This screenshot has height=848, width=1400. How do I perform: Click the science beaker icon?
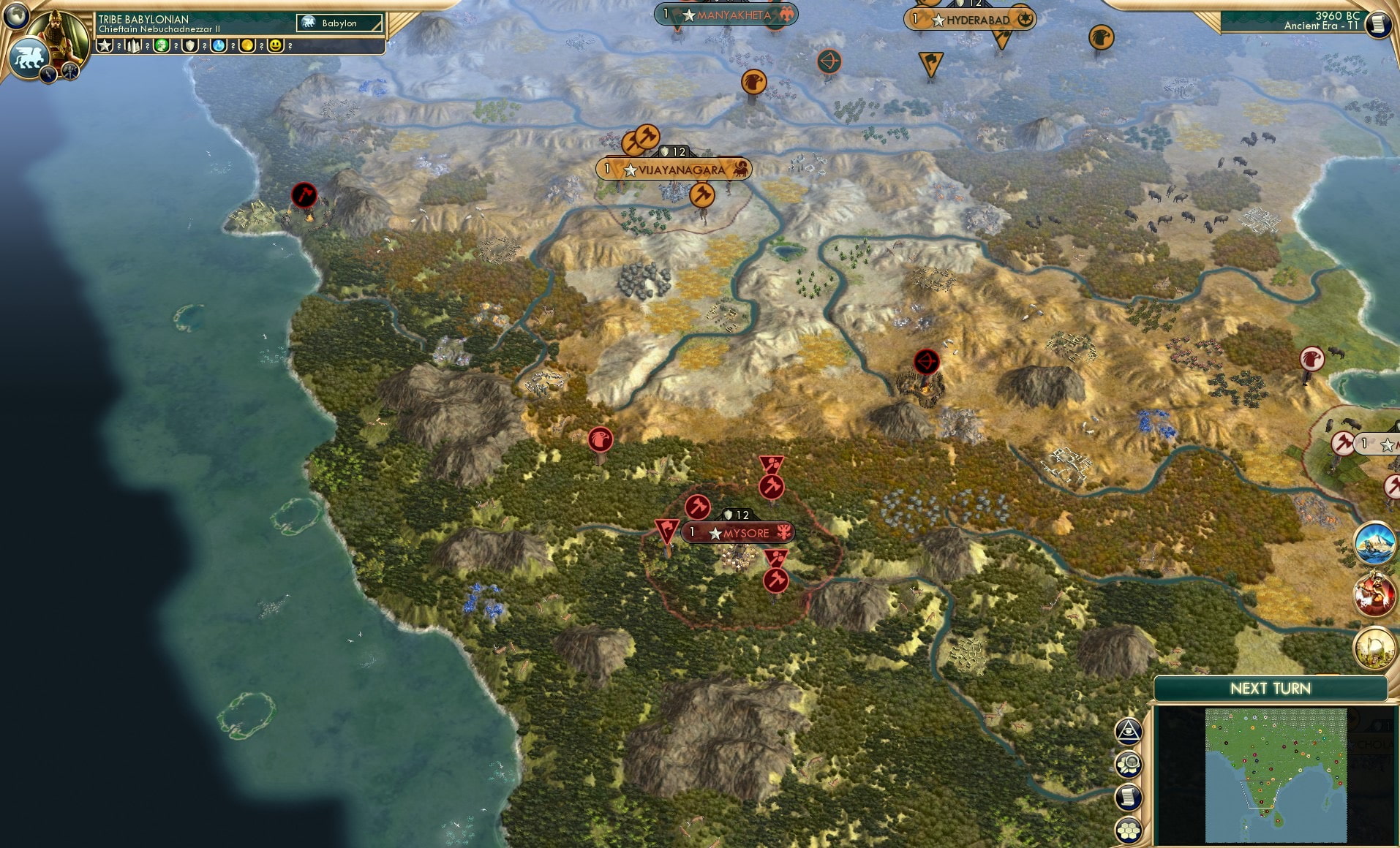(x=219, y=46)
